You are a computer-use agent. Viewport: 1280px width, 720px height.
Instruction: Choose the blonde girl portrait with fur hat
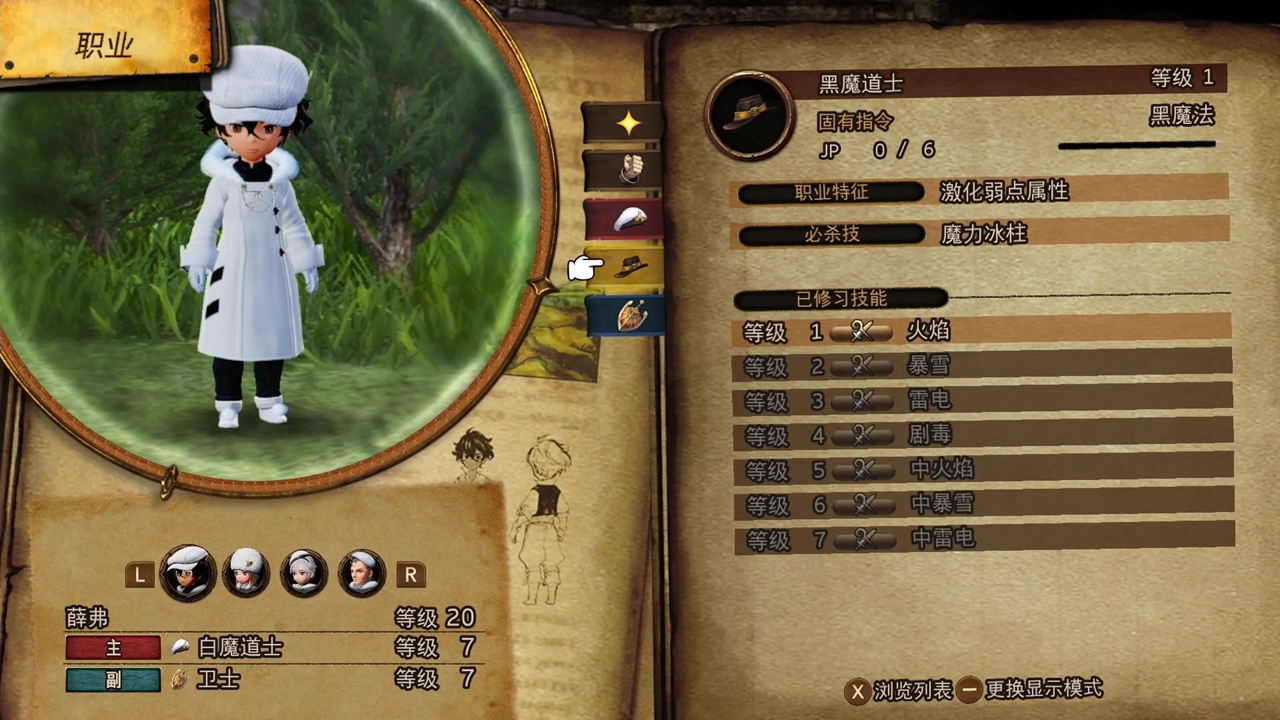pyautogui.click(x=246, y=573)
